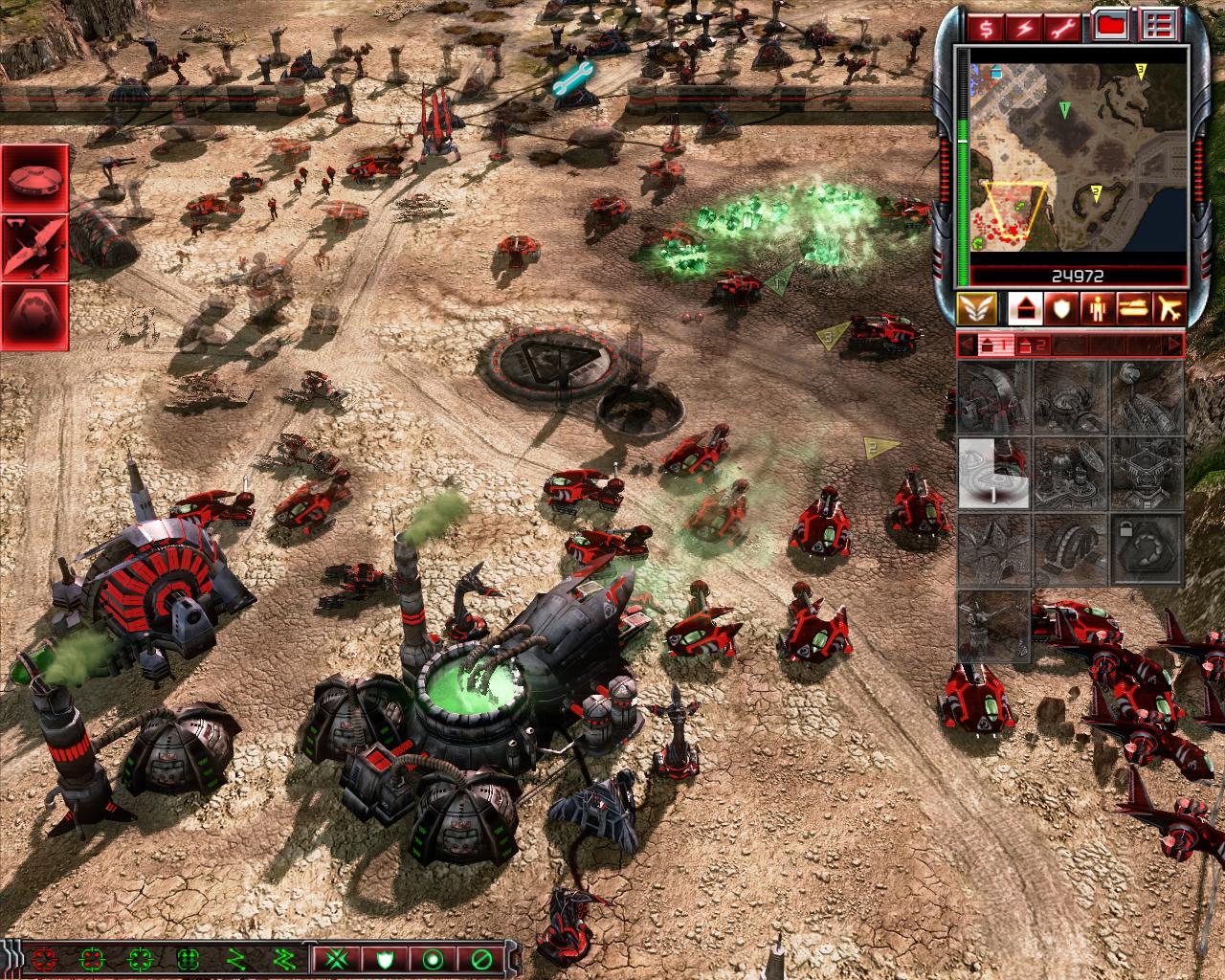Image resolution: width=1225 pixels, height=980 pixels.
Task: Choose the locked structure build icon
Action: coord(1147,550)
